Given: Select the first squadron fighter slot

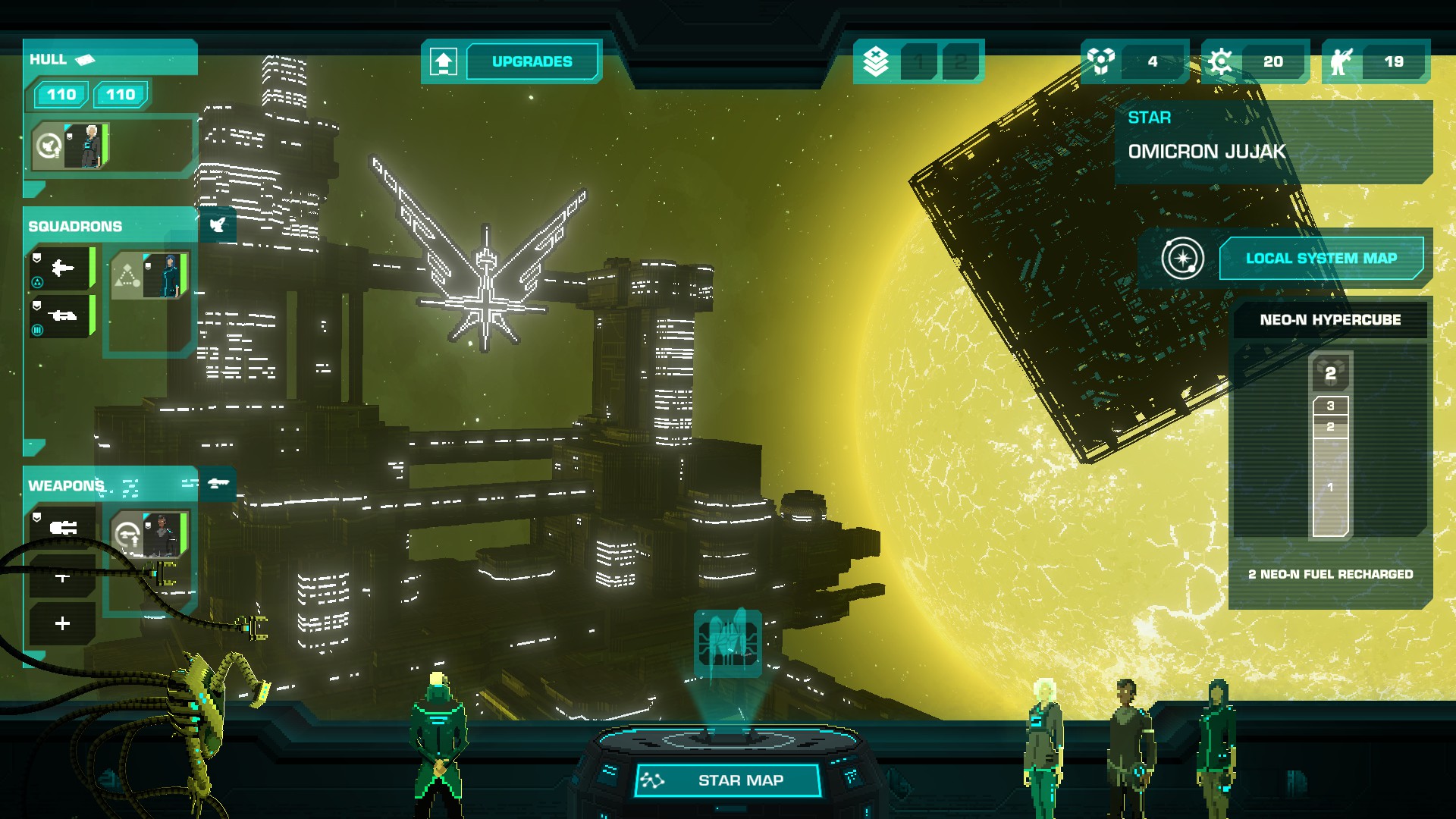Looking at the screenshot, I should [x=62, y=268].
